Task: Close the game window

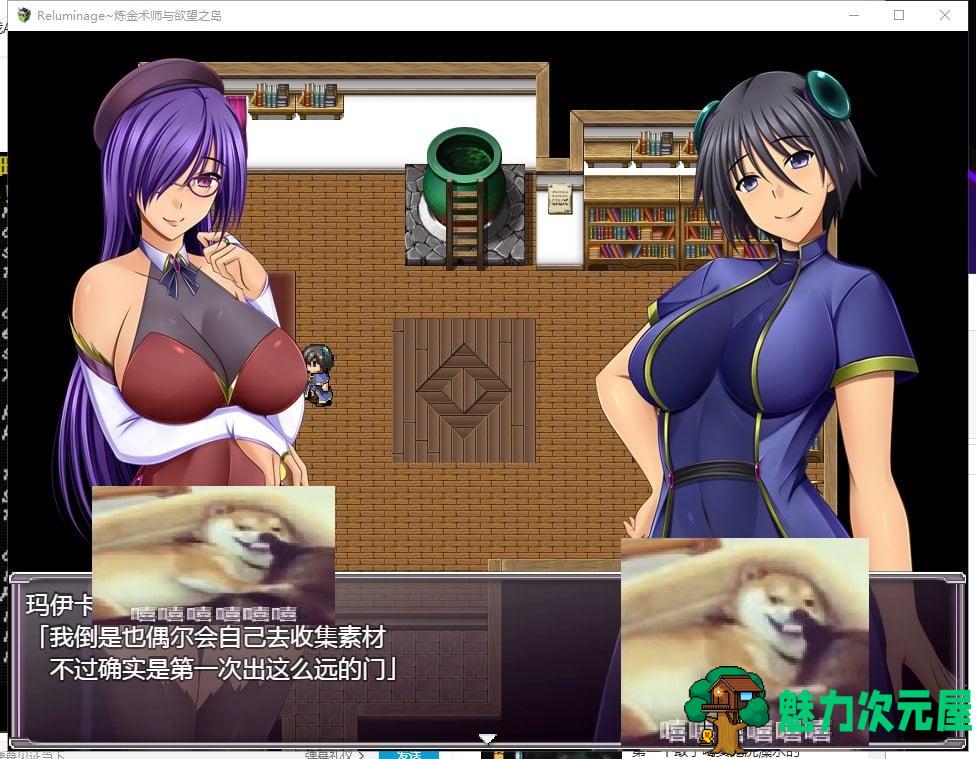Action: point(944,15)
